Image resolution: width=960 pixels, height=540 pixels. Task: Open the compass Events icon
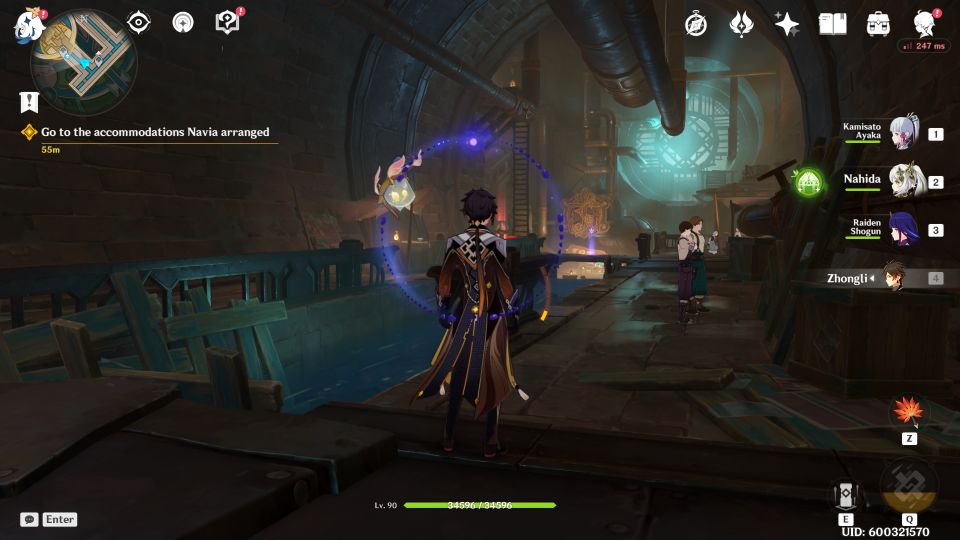click(696, 24)
